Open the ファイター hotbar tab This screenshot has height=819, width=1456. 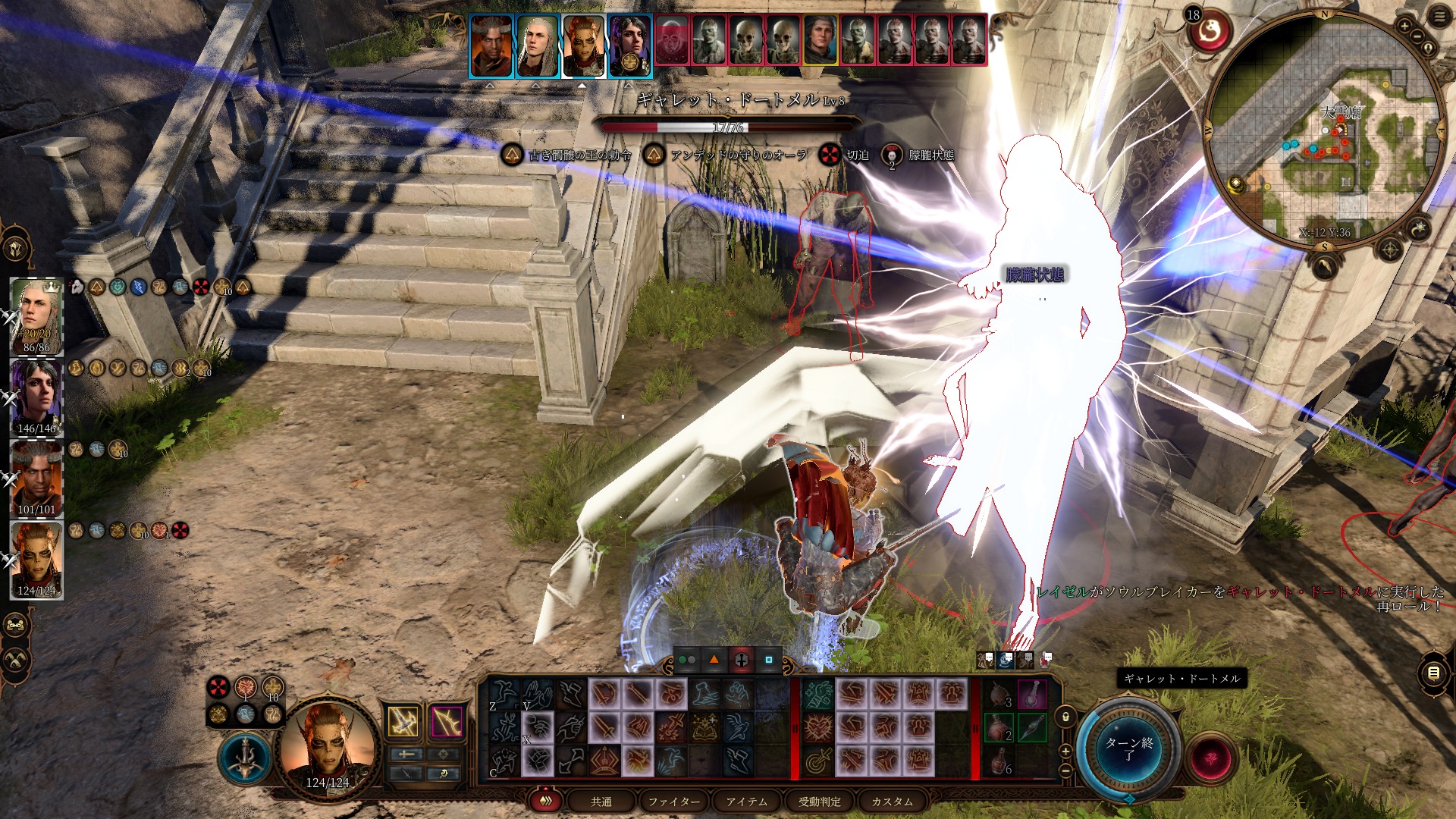[673, 802]
